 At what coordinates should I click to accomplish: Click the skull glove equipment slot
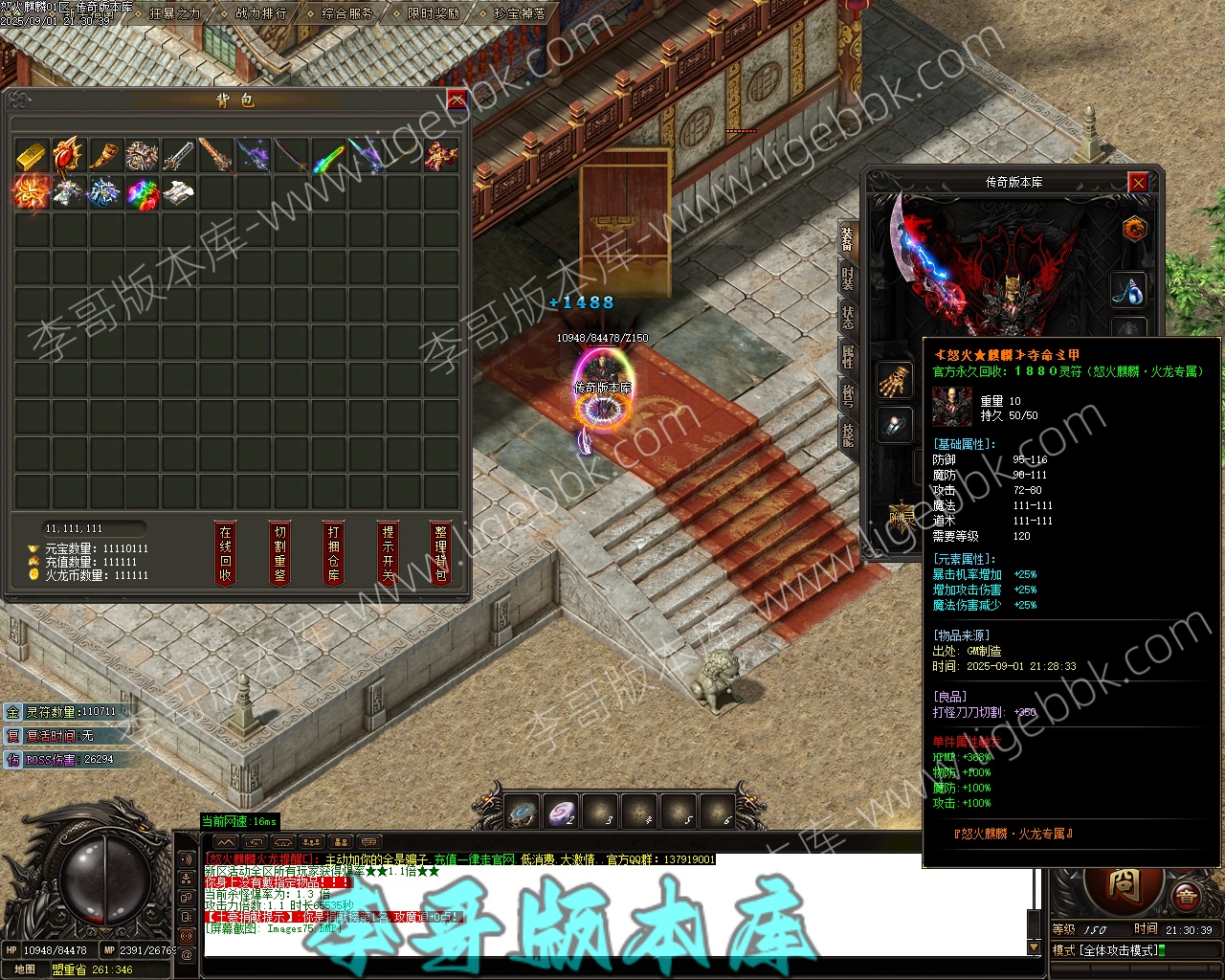(x=895, y=380)
